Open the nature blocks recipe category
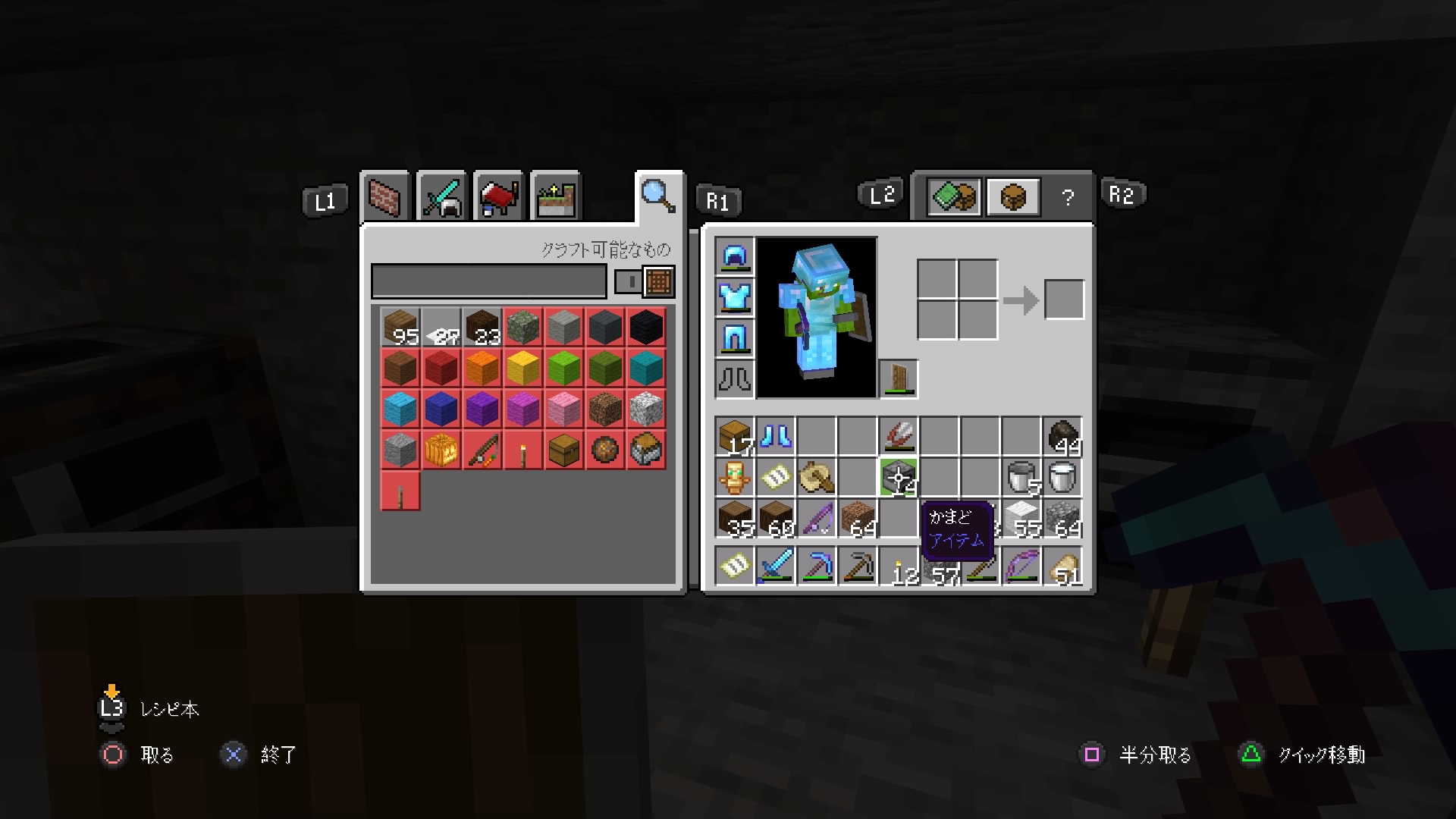This screenshot has height=819, width=1456. point(554,196)
